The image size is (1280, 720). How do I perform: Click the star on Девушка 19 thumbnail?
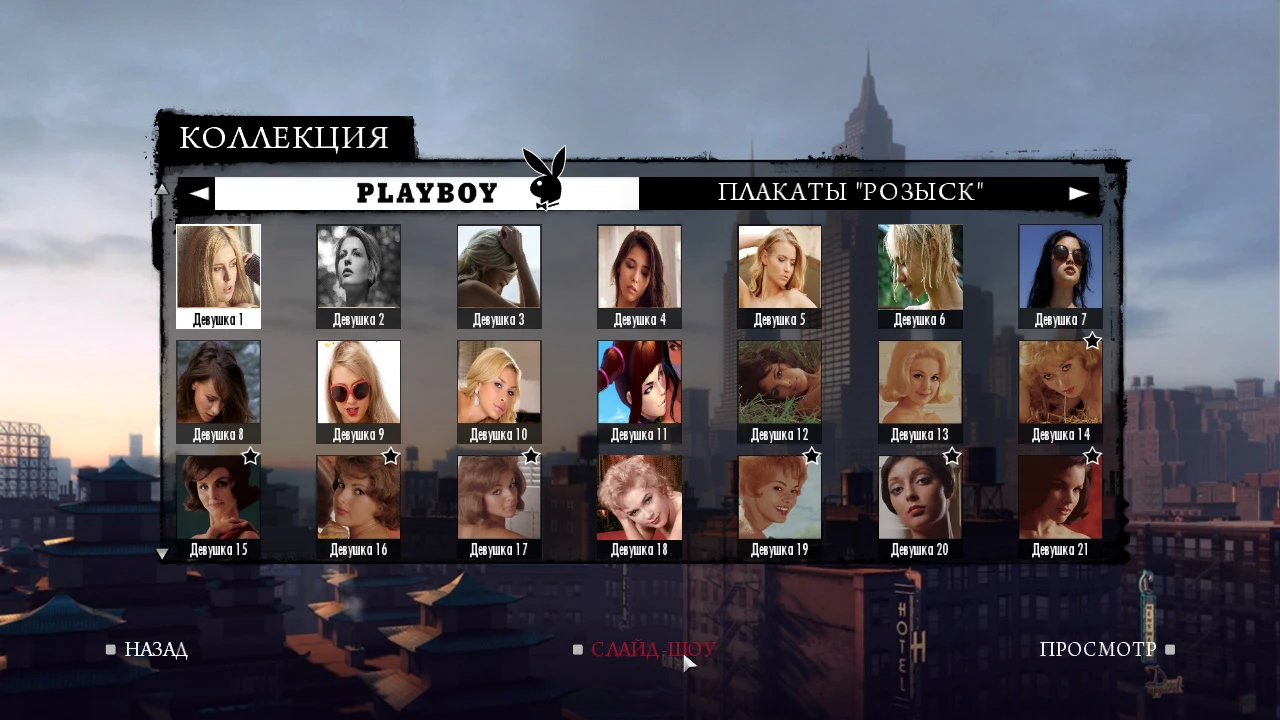click(812, 457)
